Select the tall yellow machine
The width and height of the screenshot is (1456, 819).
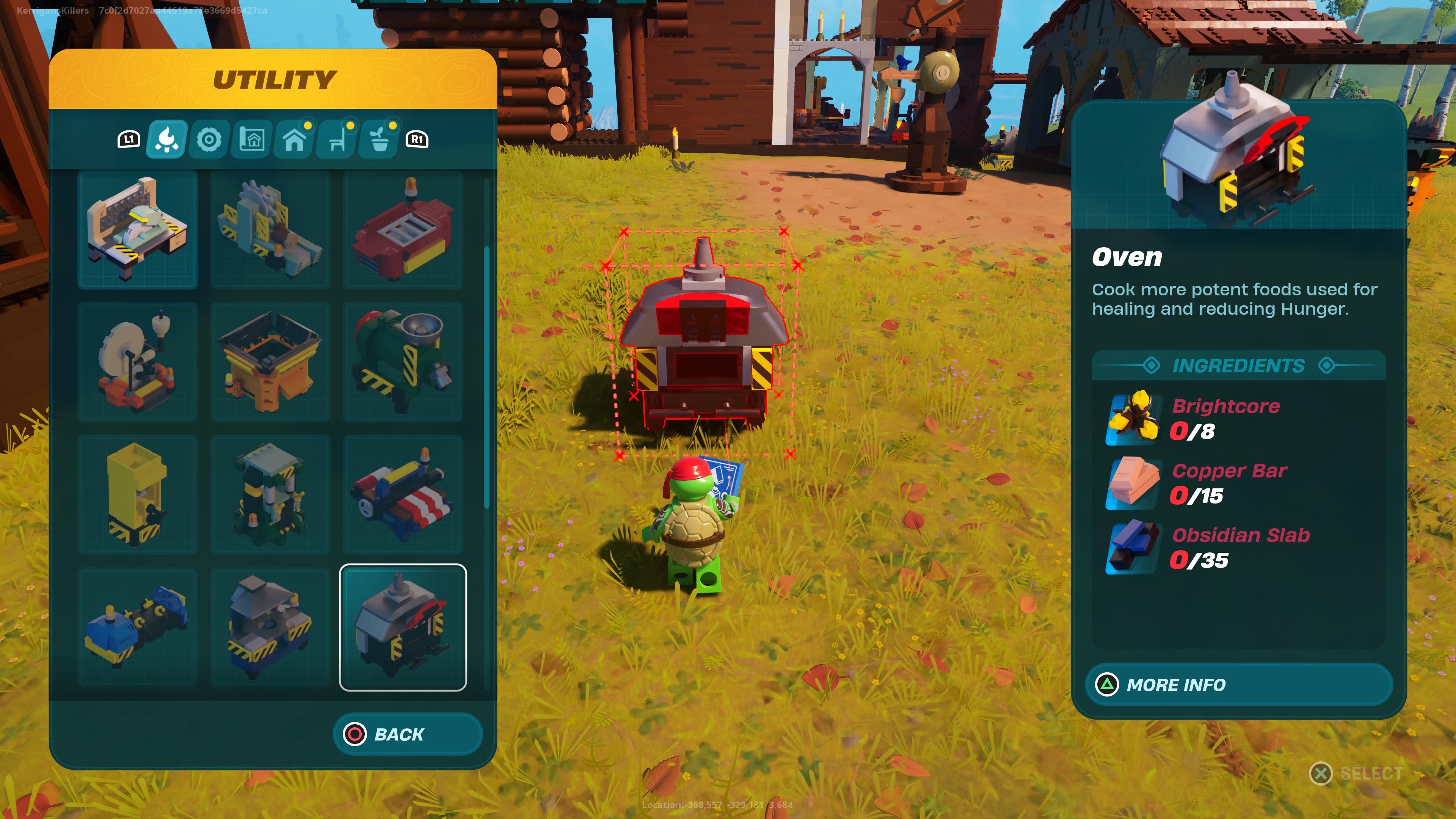(137, 494)
